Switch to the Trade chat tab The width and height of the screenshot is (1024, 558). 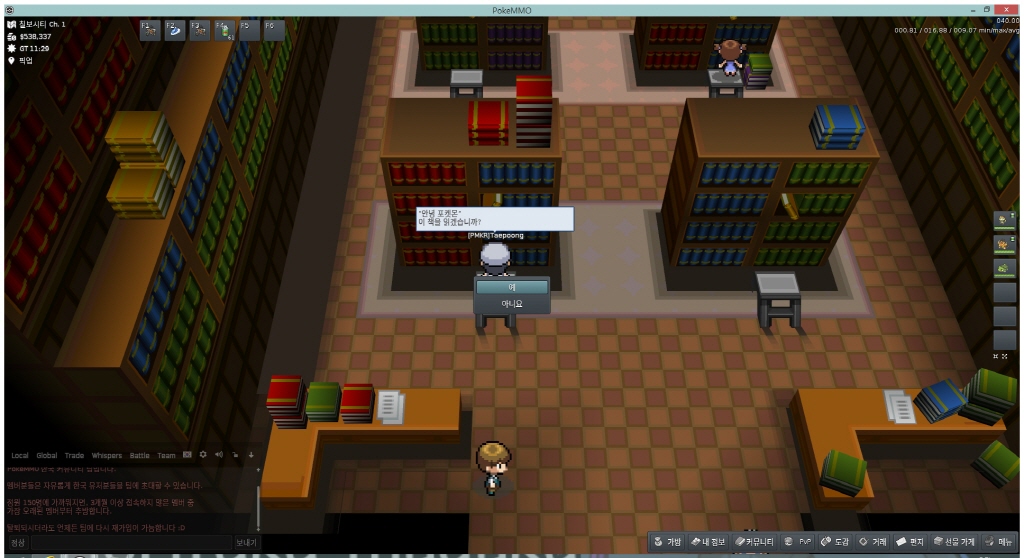click(75, 456)
